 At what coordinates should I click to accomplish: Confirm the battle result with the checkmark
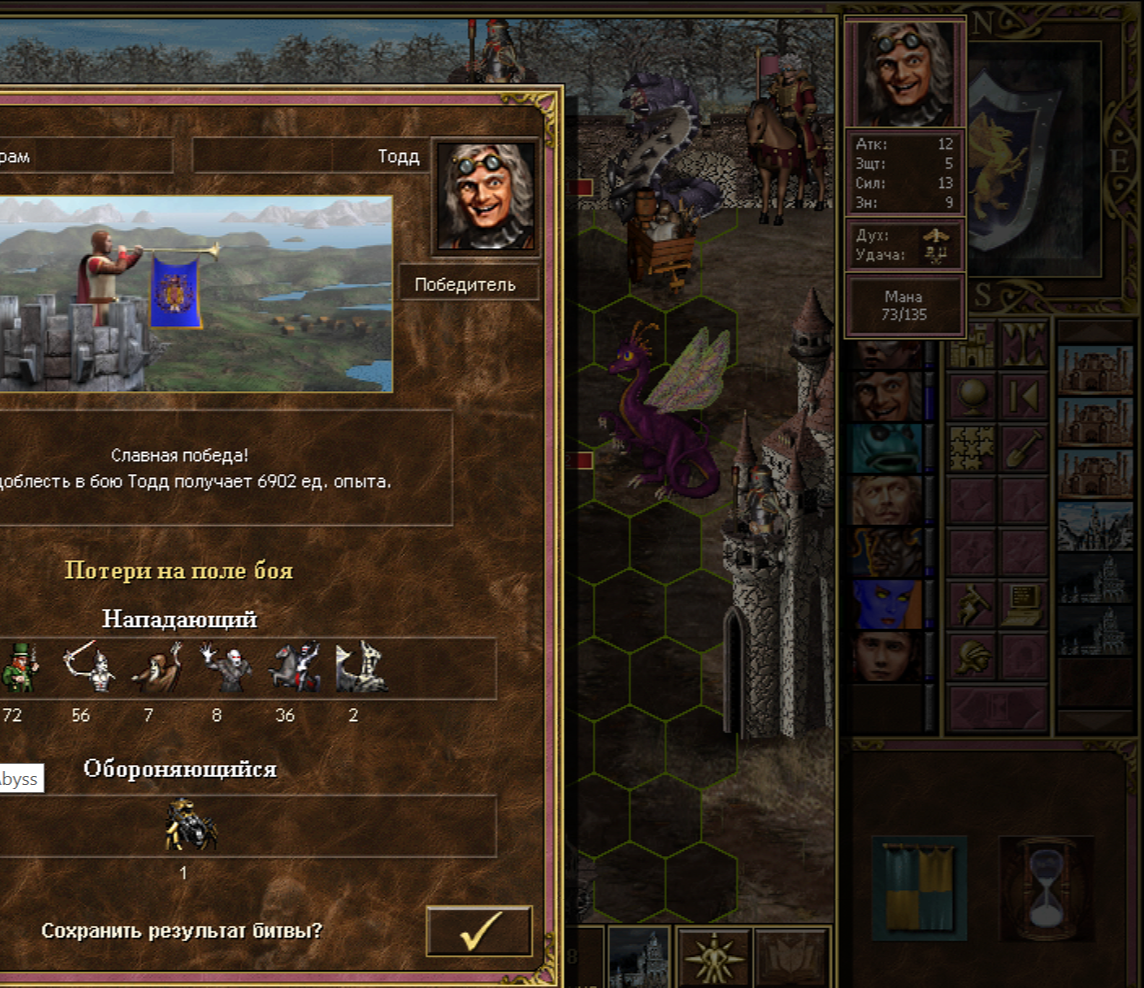pyautogui.click(x=479, y=931)
